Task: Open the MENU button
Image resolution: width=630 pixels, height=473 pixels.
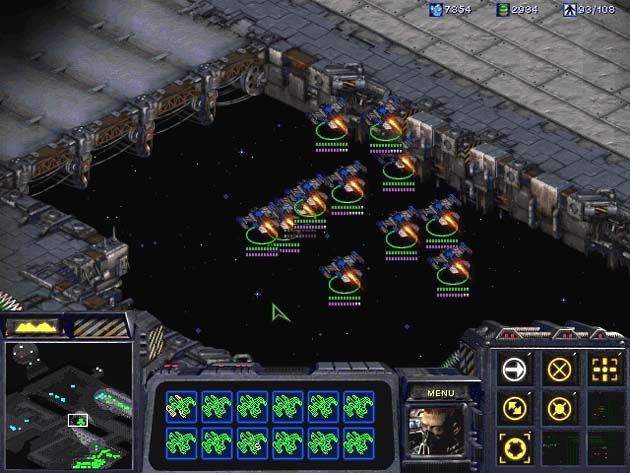Action: click(x=440, y=393)
